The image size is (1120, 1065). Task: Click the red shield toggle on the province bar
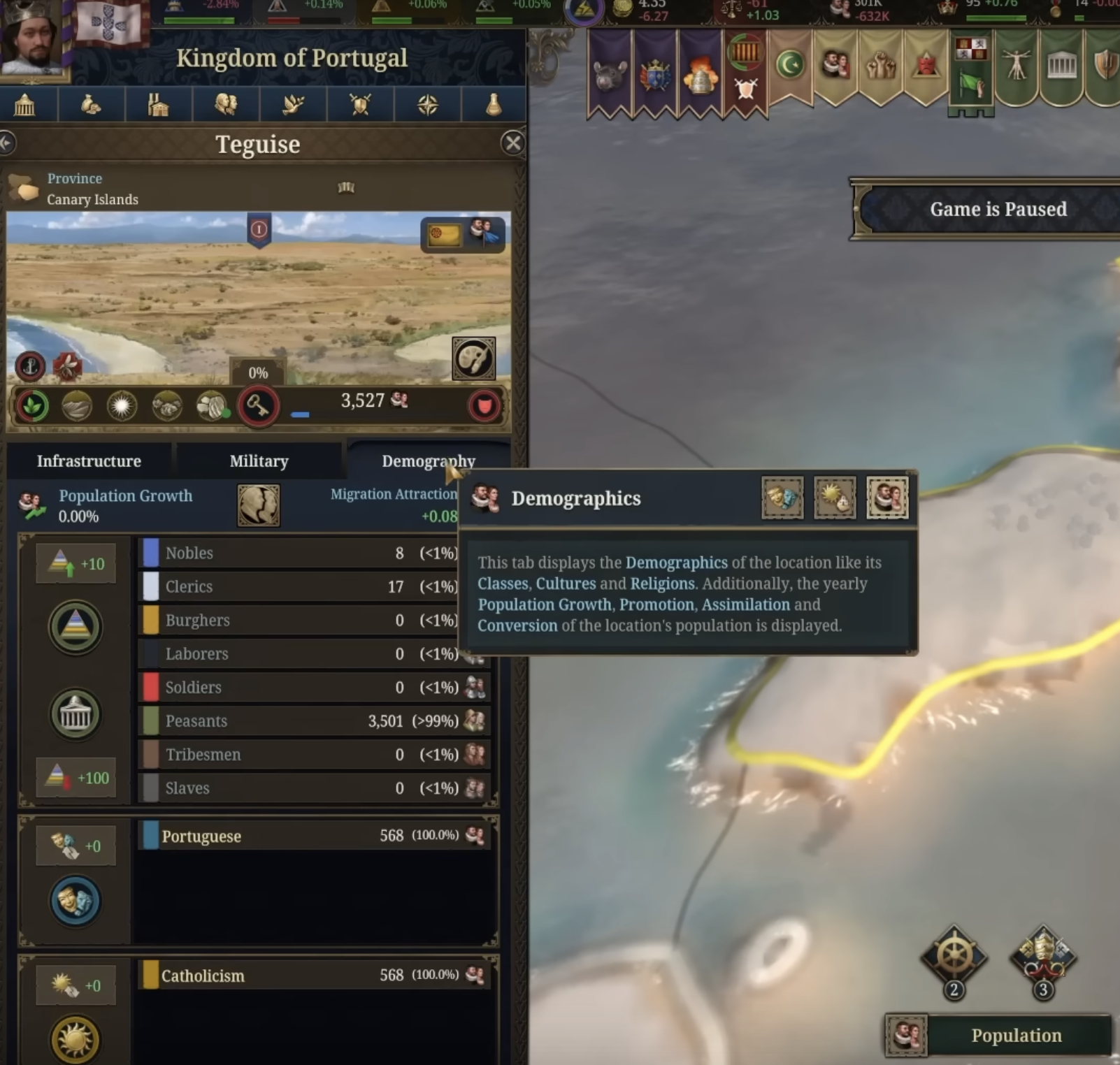tap(483, 406)
